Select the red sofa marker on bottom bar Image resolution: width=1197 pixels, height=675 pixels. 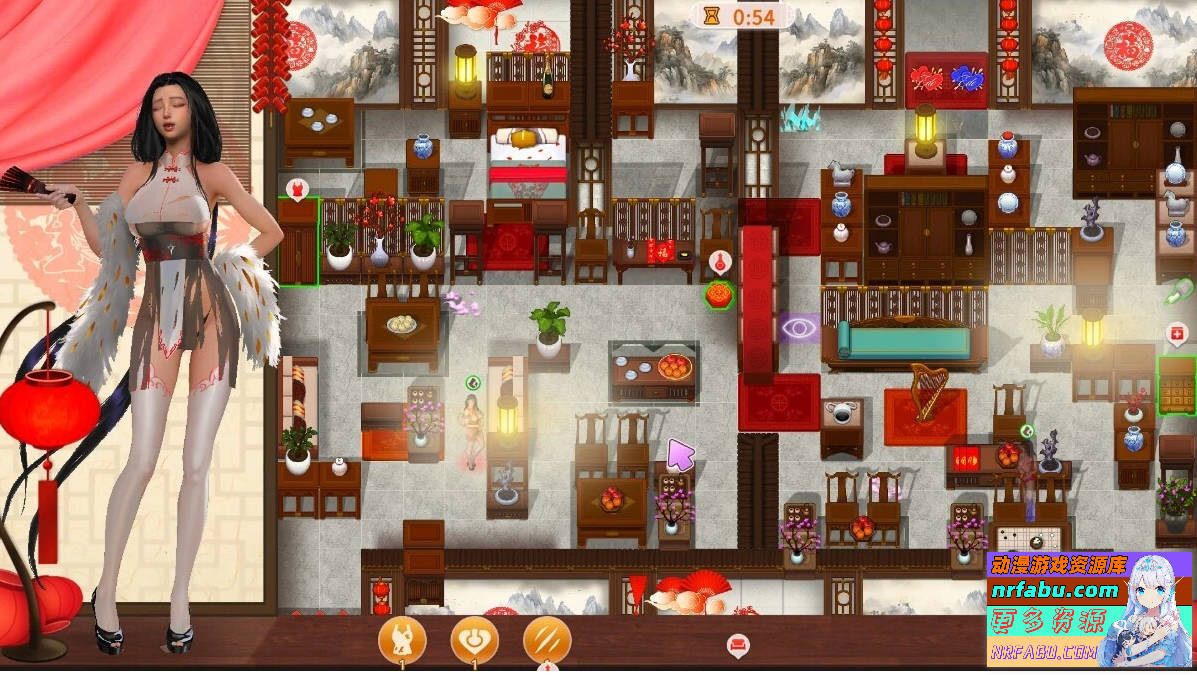738,645
